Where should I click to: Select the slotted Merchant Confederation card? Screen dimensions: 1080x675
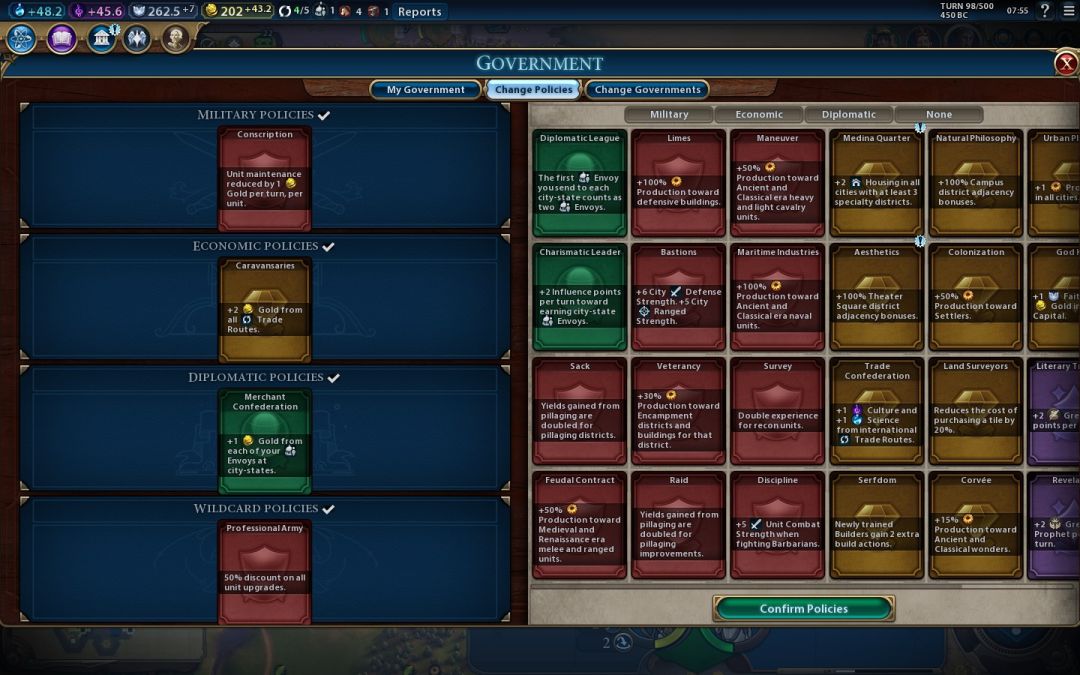point(265,440)
